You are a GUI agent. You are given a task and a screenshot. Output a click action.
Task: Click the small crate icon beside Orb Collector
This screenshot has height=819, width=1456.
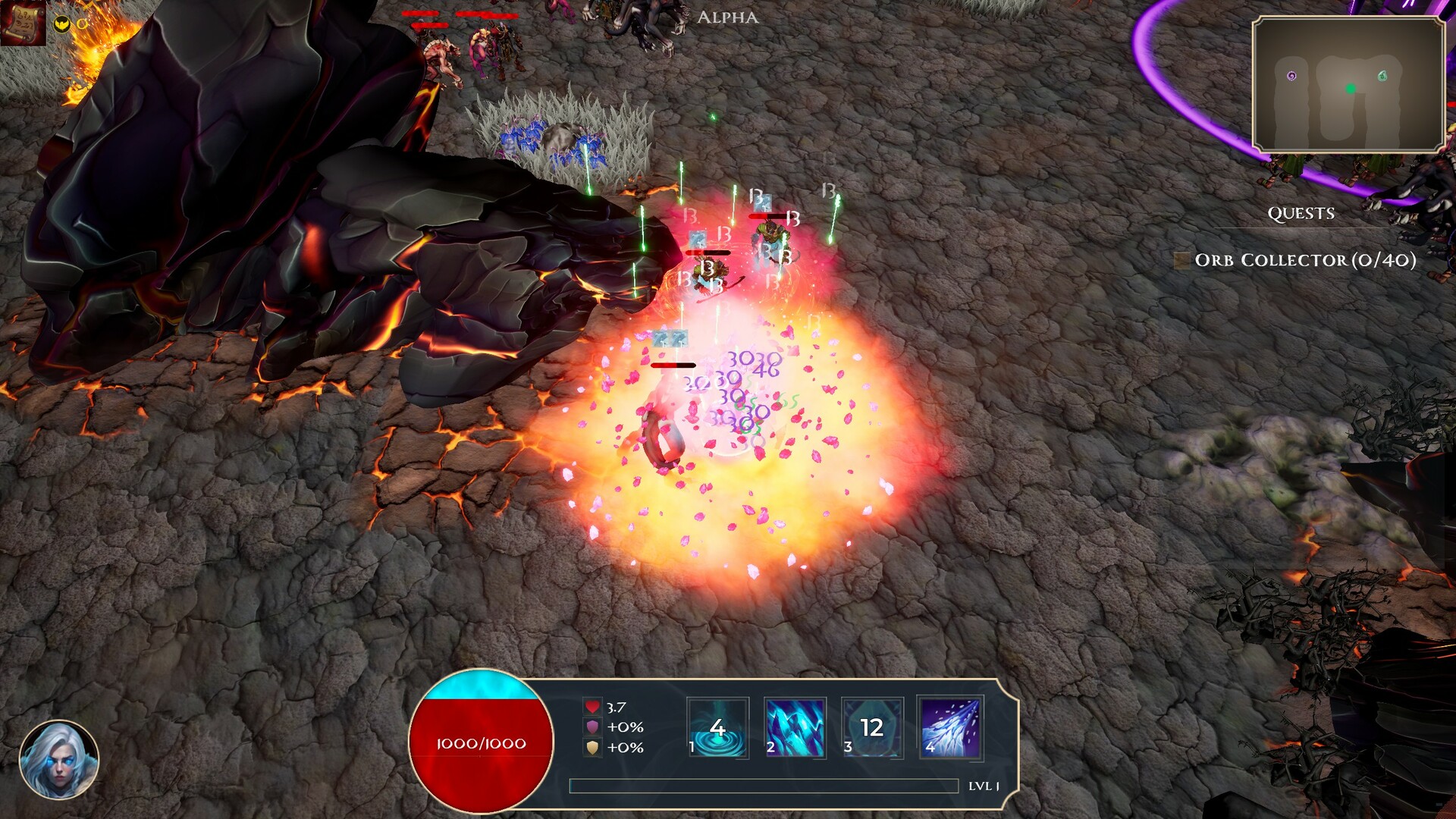(x=1183, y=260)
